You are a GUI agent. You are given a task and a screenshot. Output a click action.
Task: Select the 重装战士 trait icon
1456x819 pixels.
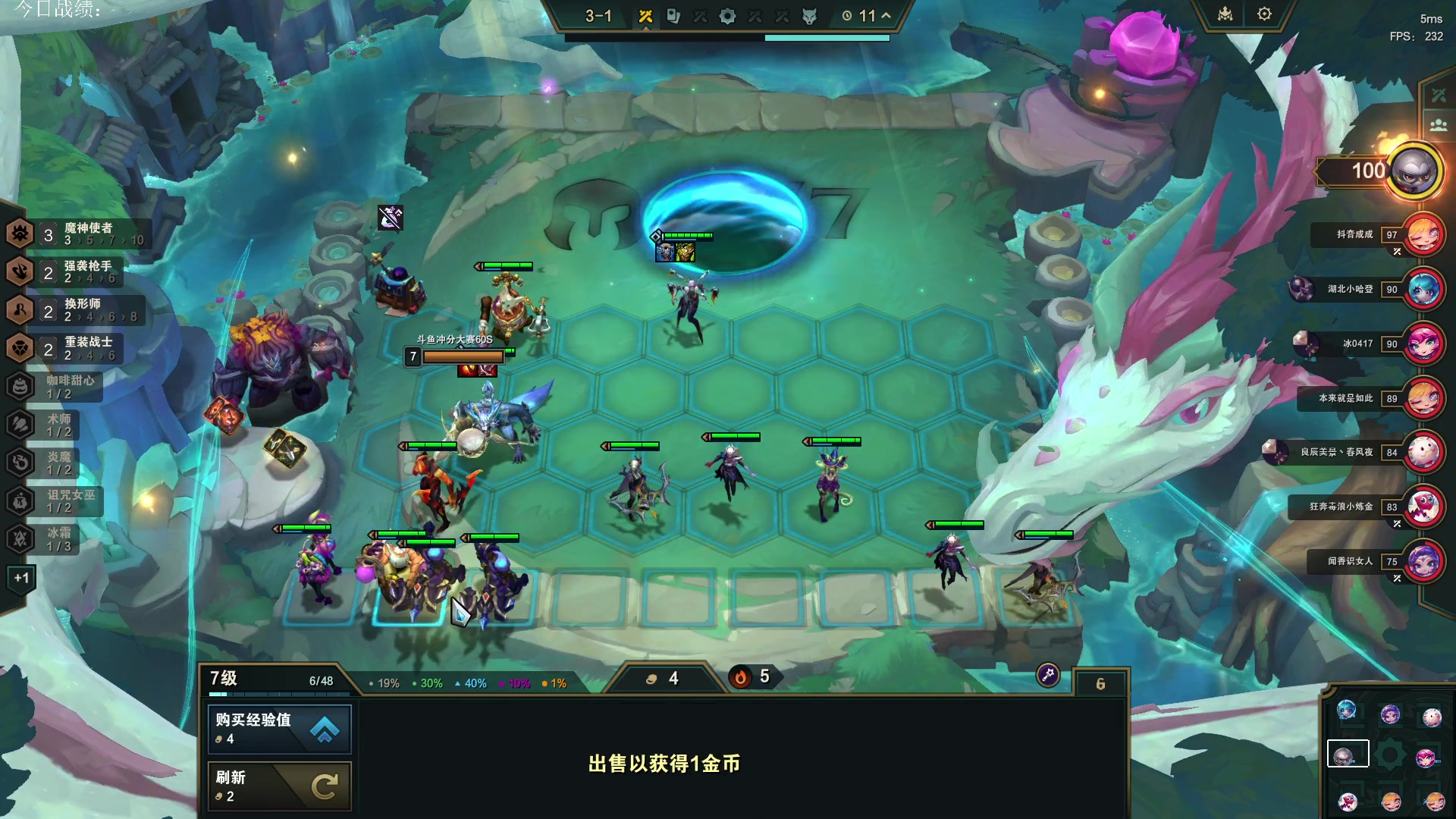click(x=19, y=348)
